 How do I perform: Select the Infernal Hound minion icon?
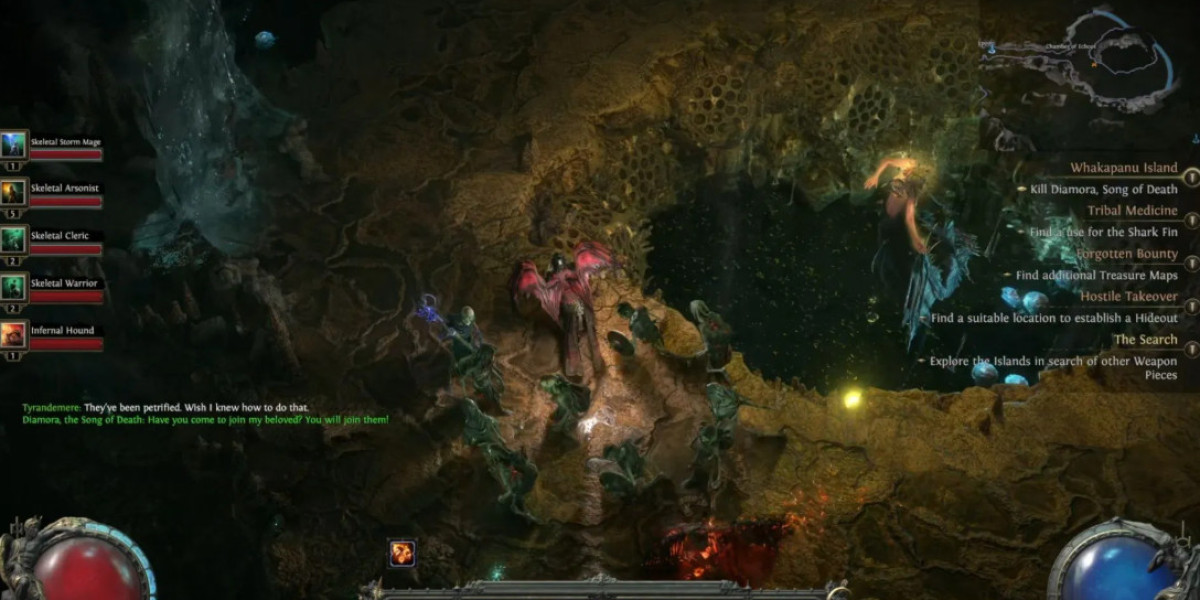tap(14, 334)
